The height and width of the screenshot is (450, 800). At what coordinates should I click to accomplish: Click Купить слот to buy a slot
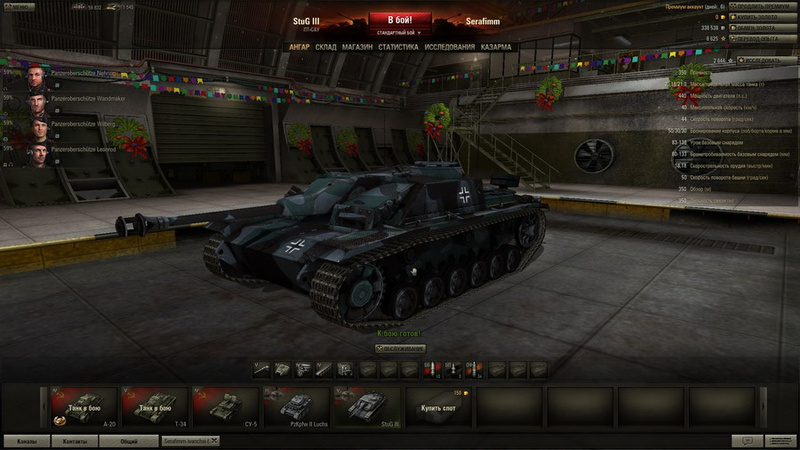438,407
